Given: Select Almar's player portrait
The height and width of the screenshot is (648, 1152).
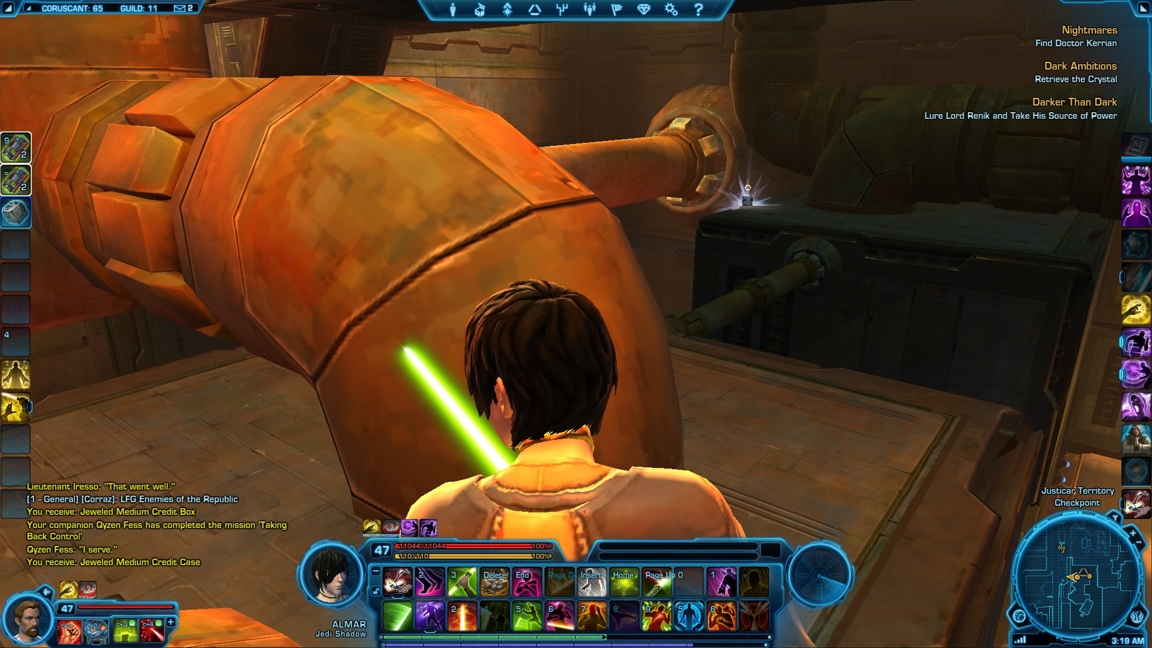Looking at the screenshot, I should 331,575.
